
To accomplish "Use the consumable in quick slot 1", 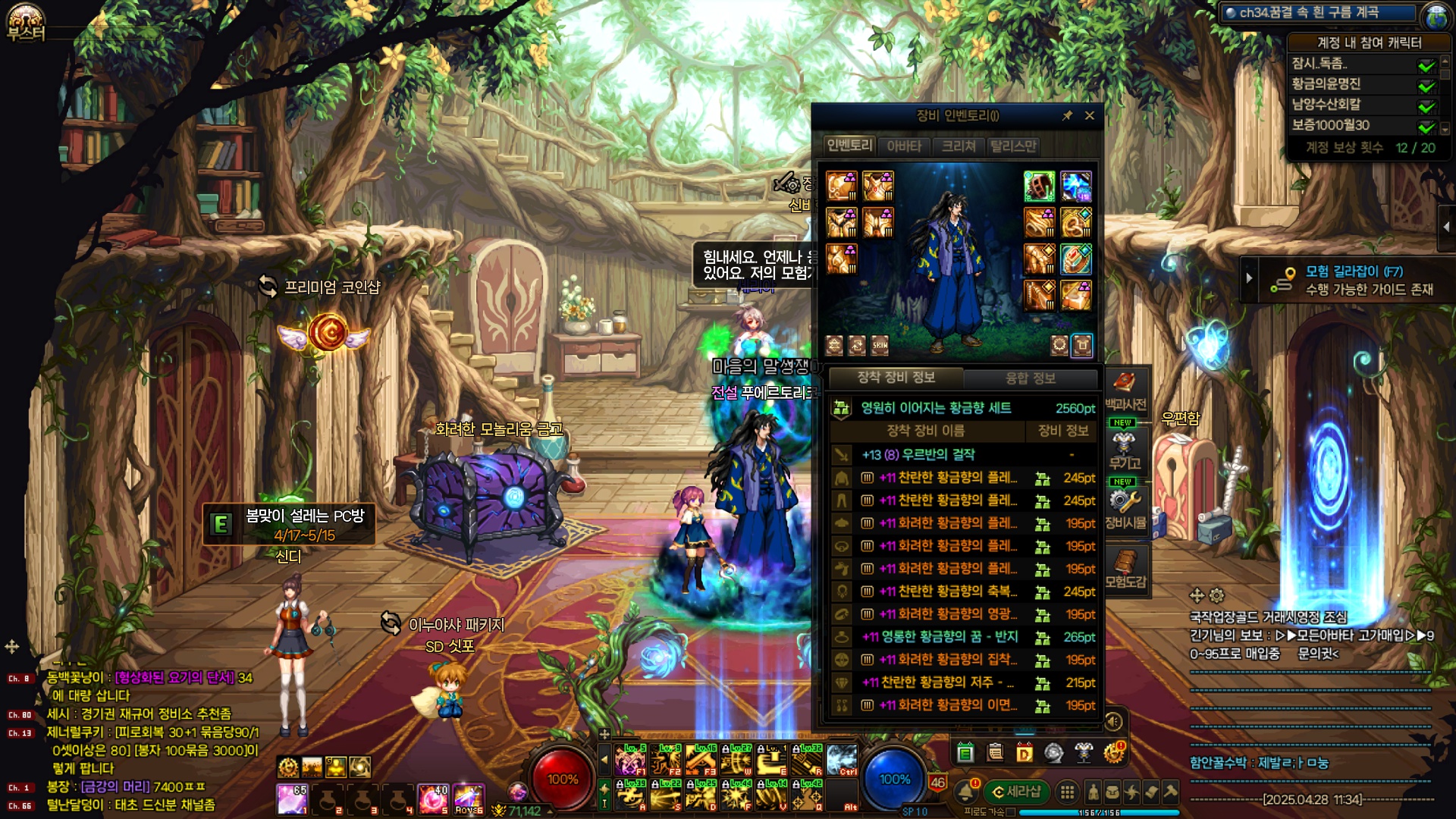I will click(x=292, y=799).
